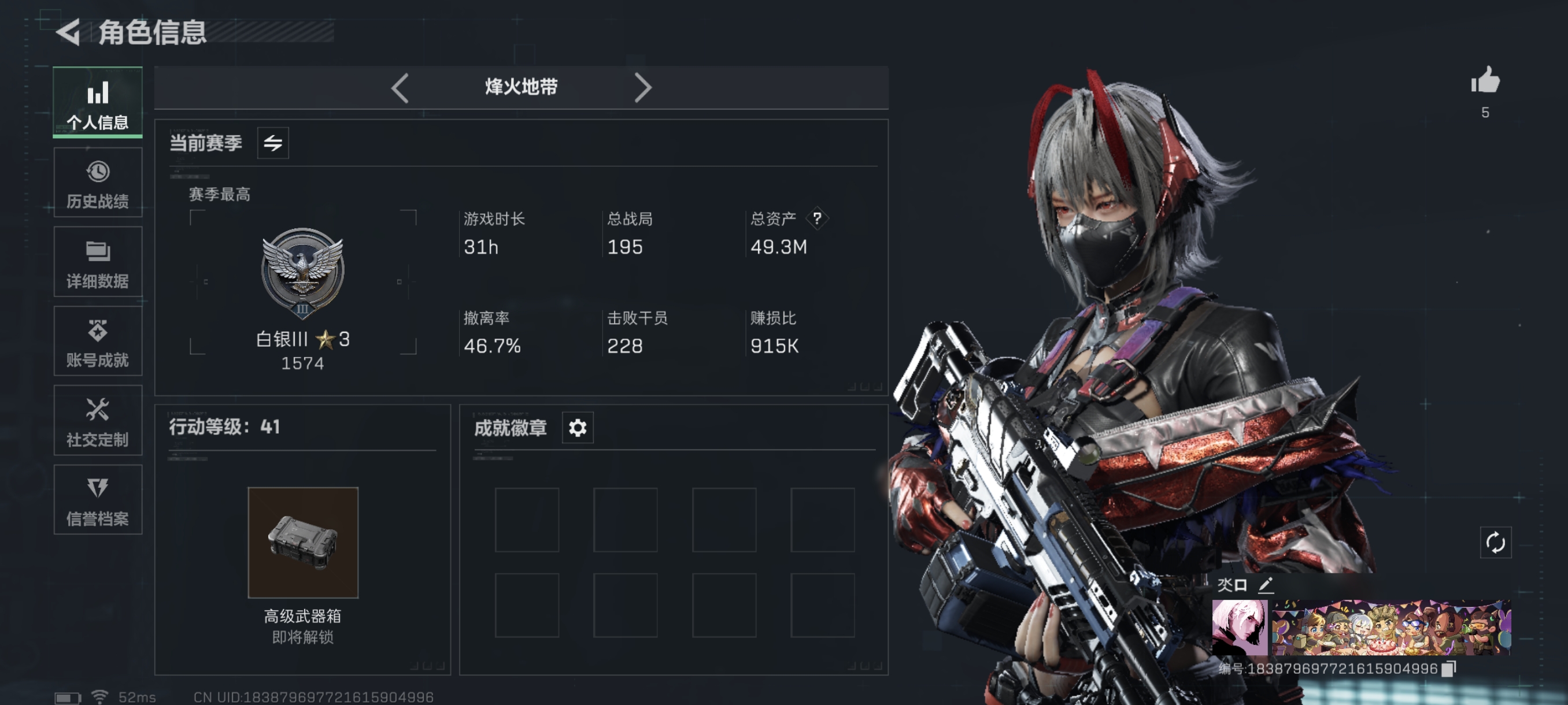This screenshot has width=1568, height=705.
Task: Click the right arrow beside 烽火地带
Action: pyautogui.click(x=642, y=88)
